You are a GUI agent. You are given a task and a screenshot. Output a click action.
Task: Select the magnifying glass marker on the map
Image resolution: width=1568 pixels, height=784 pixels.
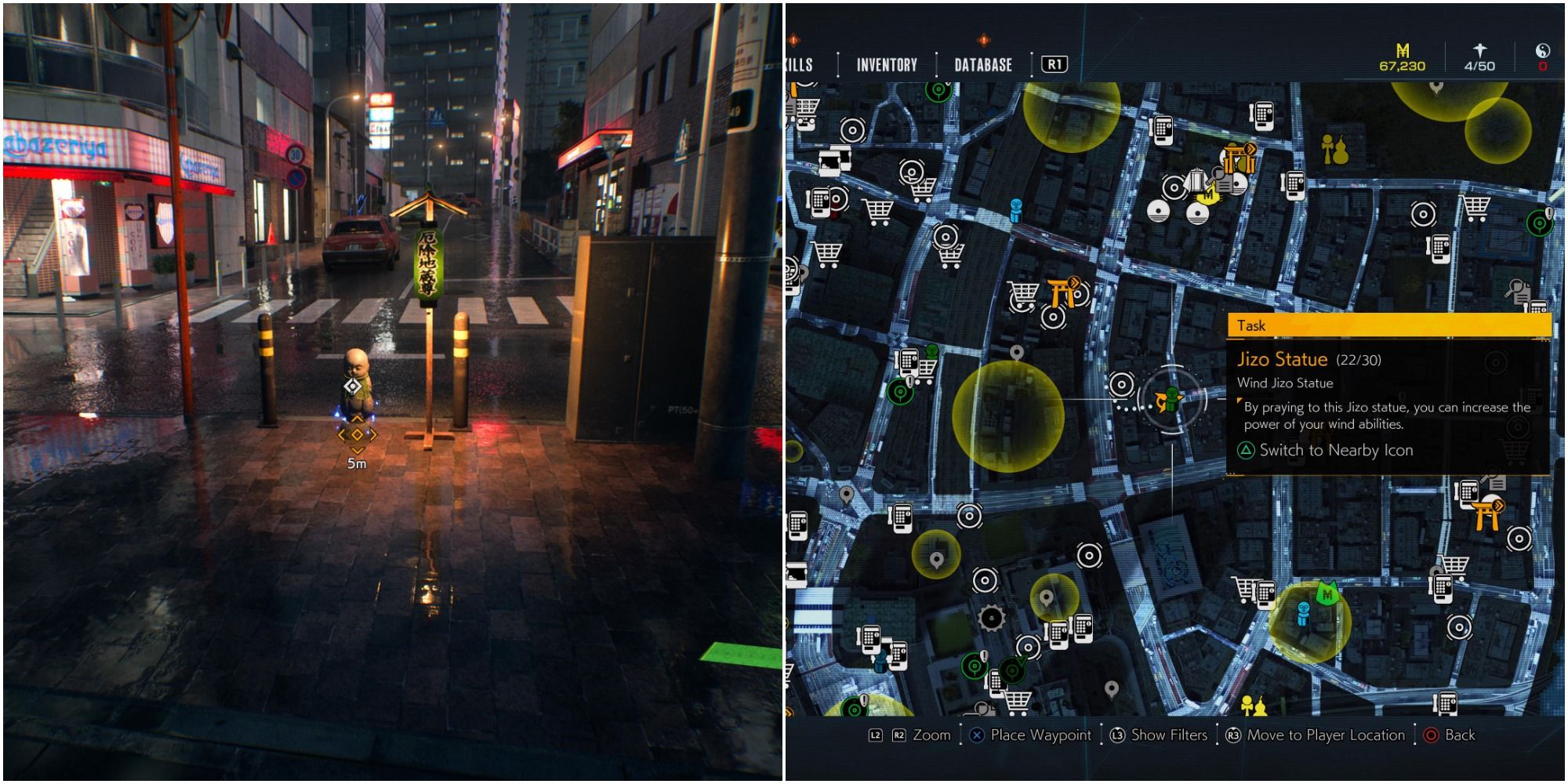(x=1517, y=291)
